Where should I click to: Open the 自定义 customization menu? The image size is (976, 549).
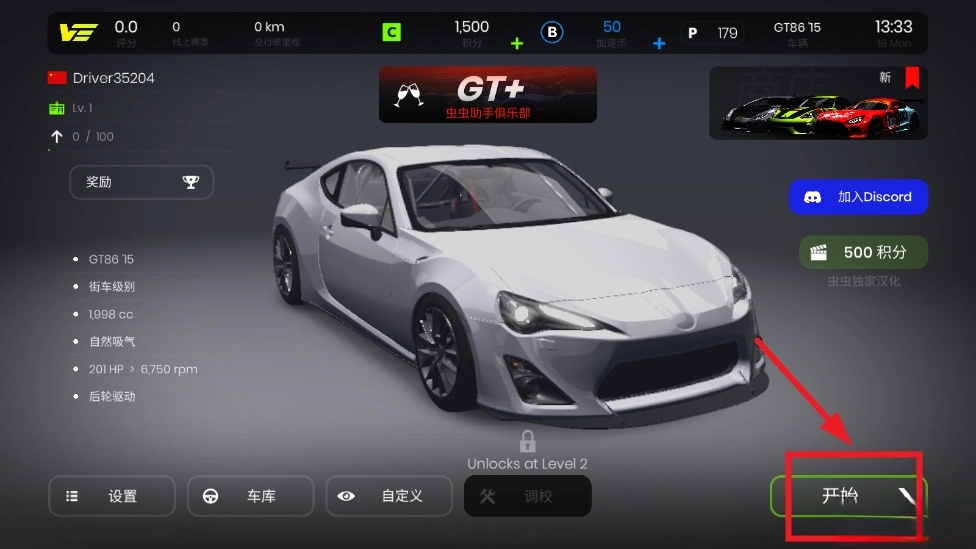coord(389,496)
